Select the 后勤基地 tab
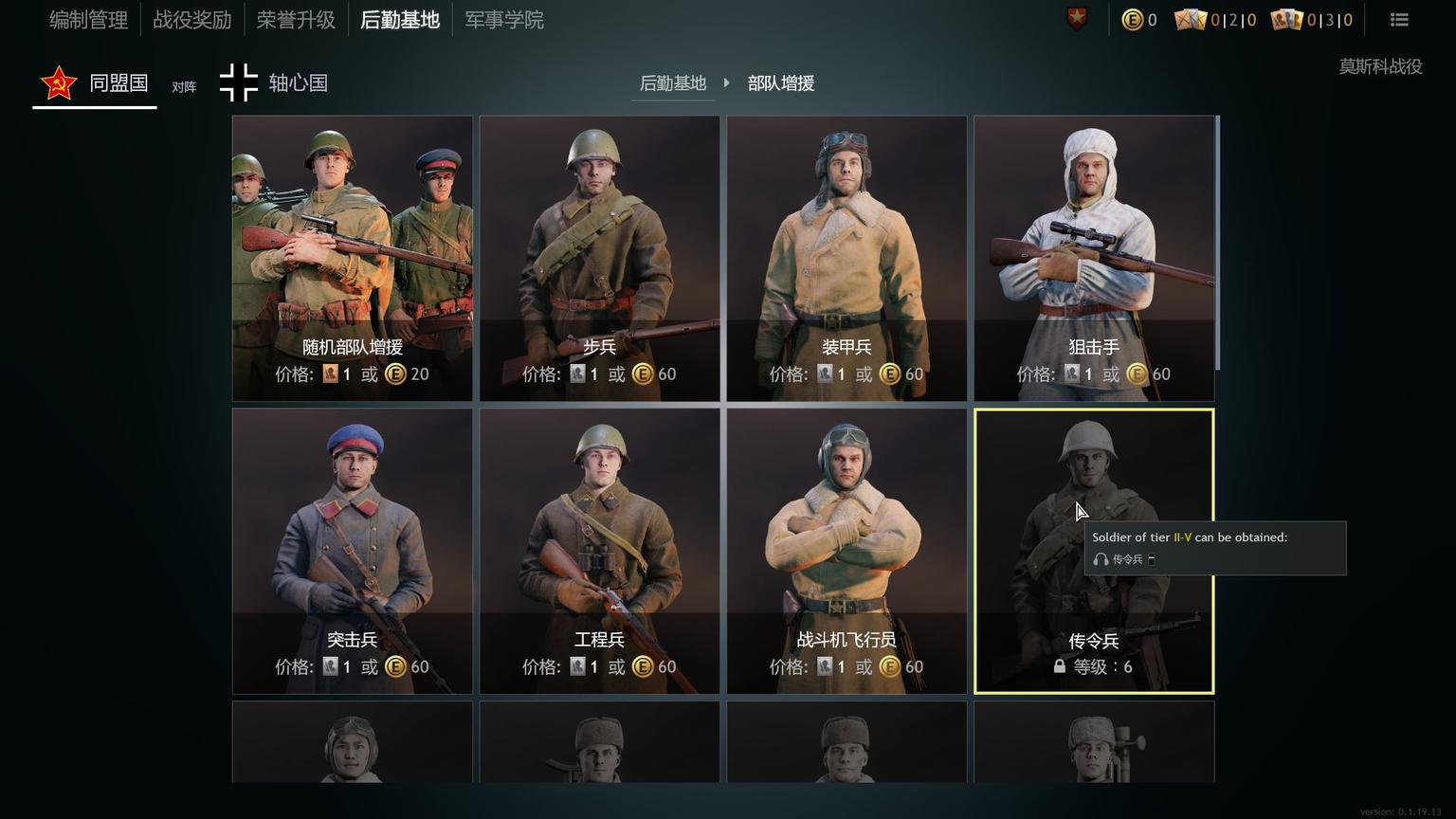 400,20
